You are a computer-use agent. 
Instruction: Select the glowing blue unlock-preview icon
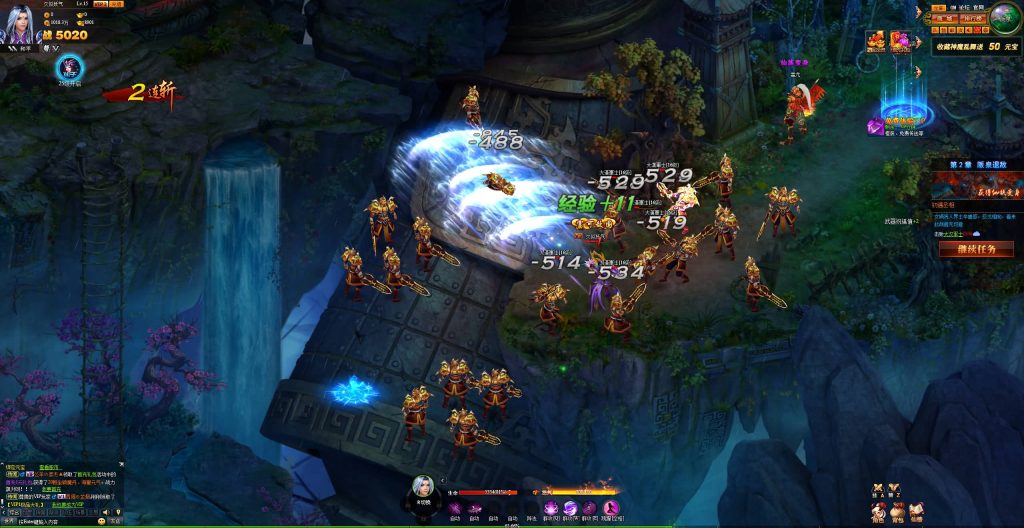point(72,68)
